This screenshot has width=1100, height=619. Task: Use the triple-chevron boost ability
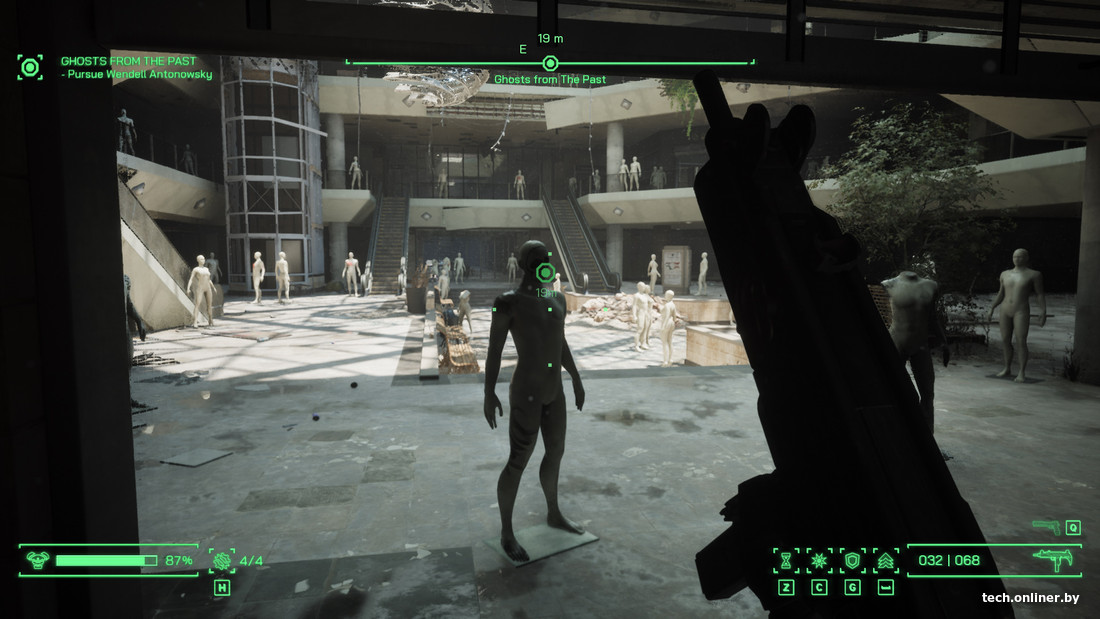pos(885,560)
